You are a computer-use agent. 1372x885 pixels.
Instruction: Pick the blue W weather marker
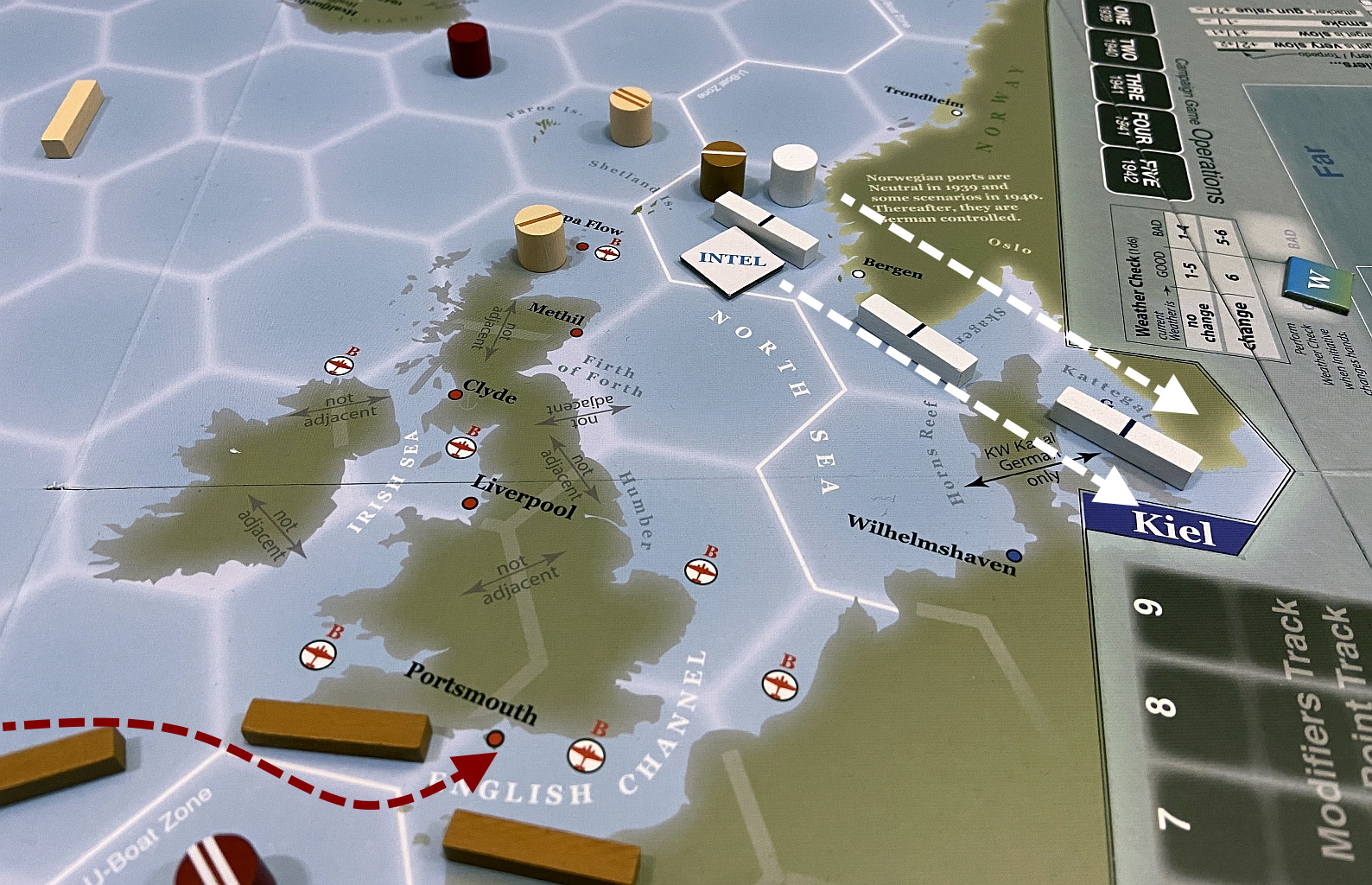[1318, 283]
